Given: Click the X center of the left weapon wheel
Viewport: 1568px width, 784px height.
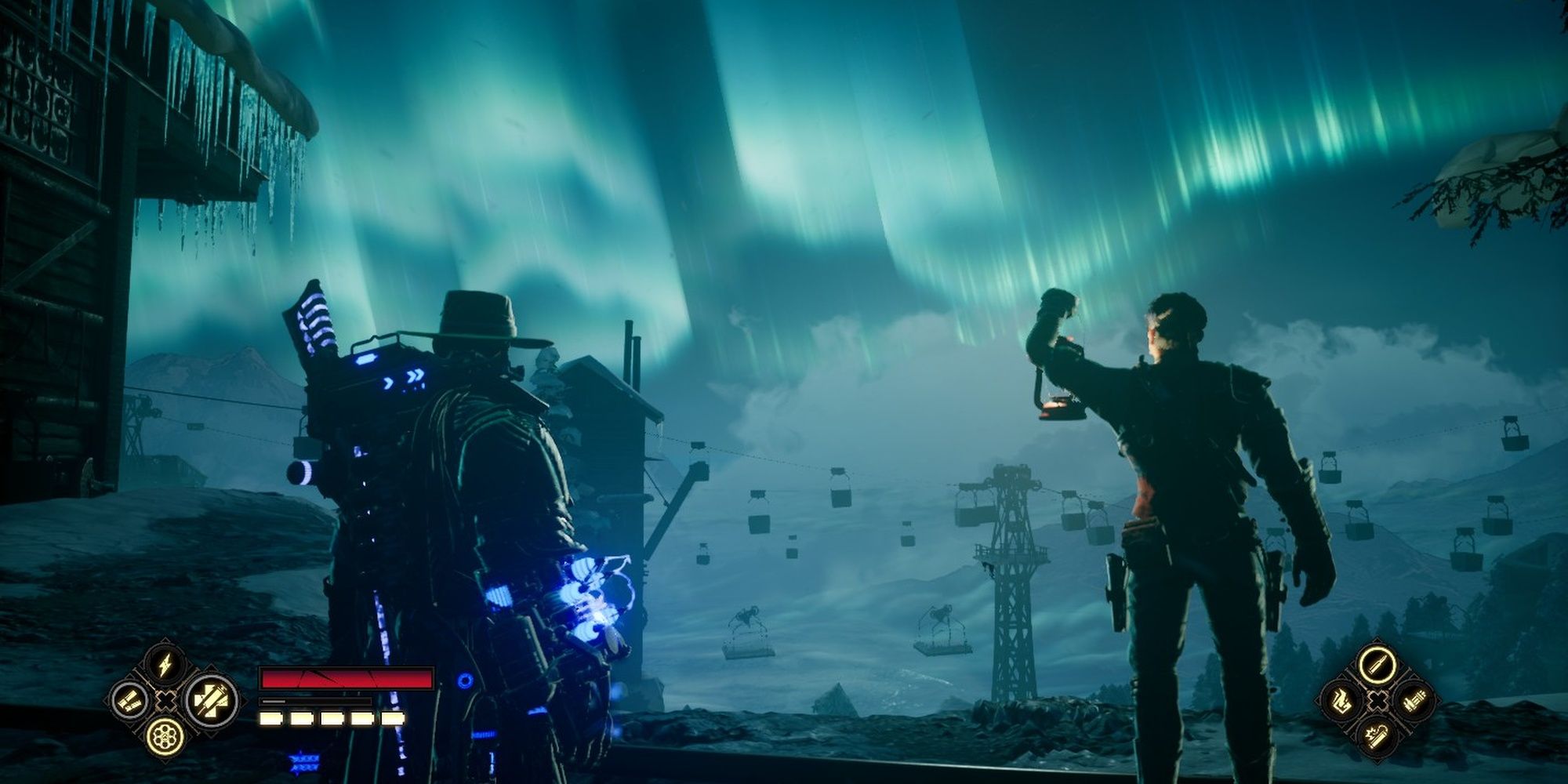Looking at the screenshot, I should [165, 701].
